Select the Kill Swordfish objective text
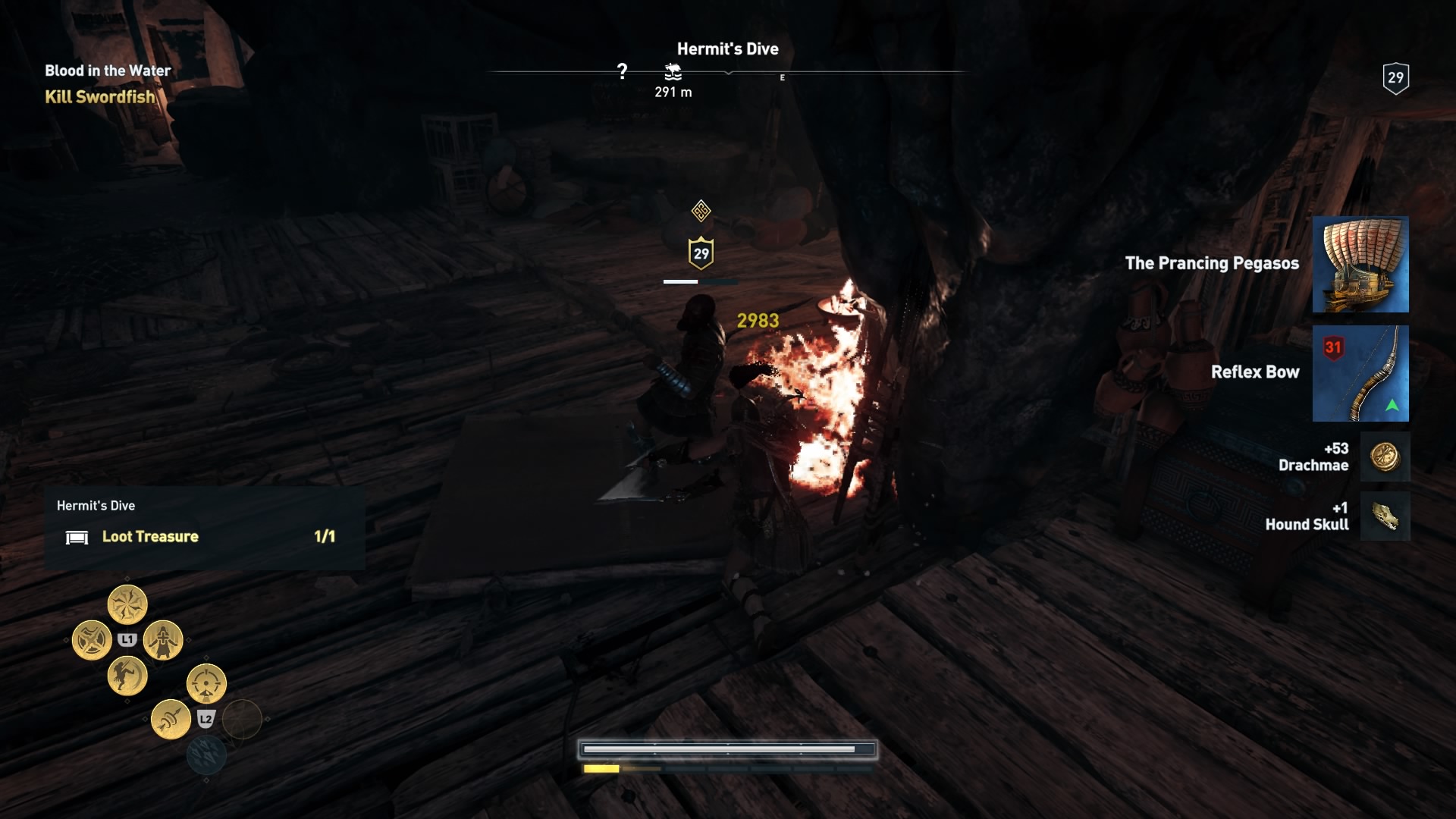This screenshot has height=819, width=1456. tap(101, 97)
